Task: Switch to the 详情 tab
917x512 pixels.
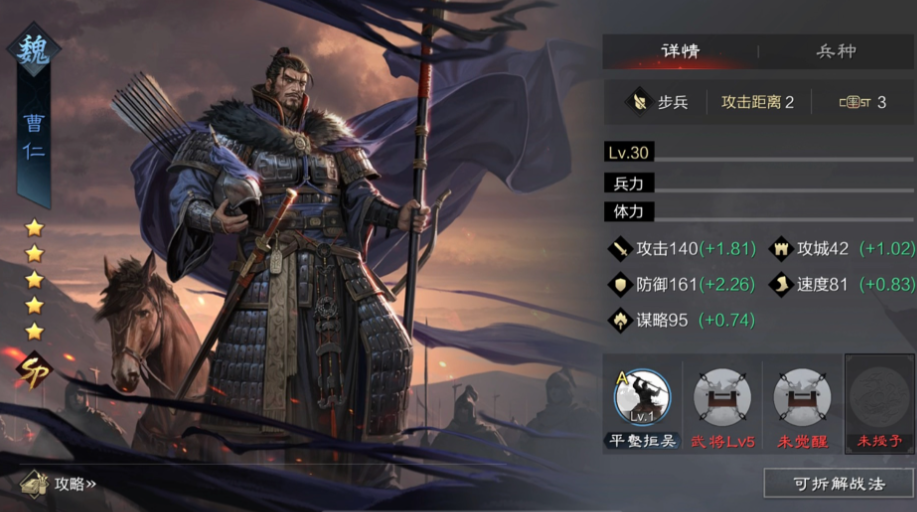Action: pyautogui.click(x=680, y=51)
